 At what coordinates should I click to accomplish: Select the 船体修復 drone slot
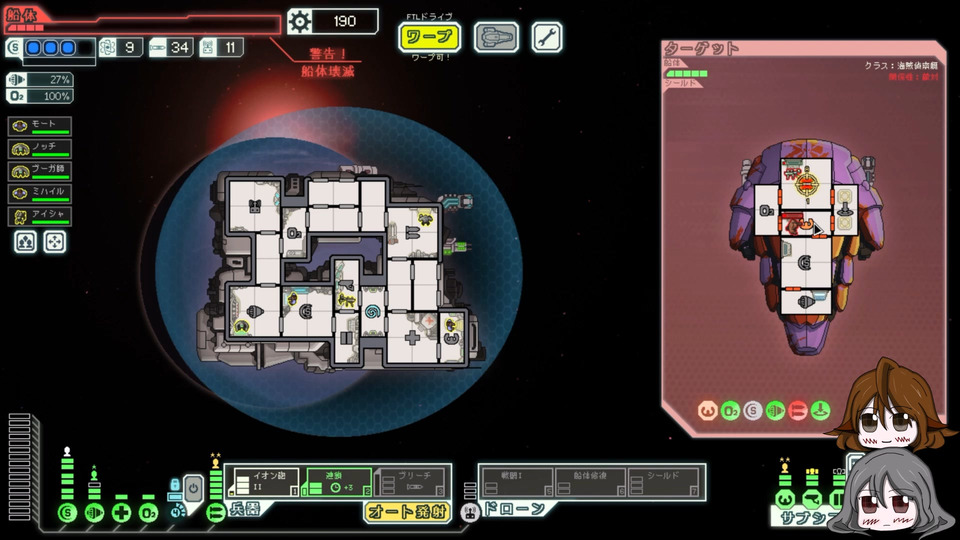point(590,481)
